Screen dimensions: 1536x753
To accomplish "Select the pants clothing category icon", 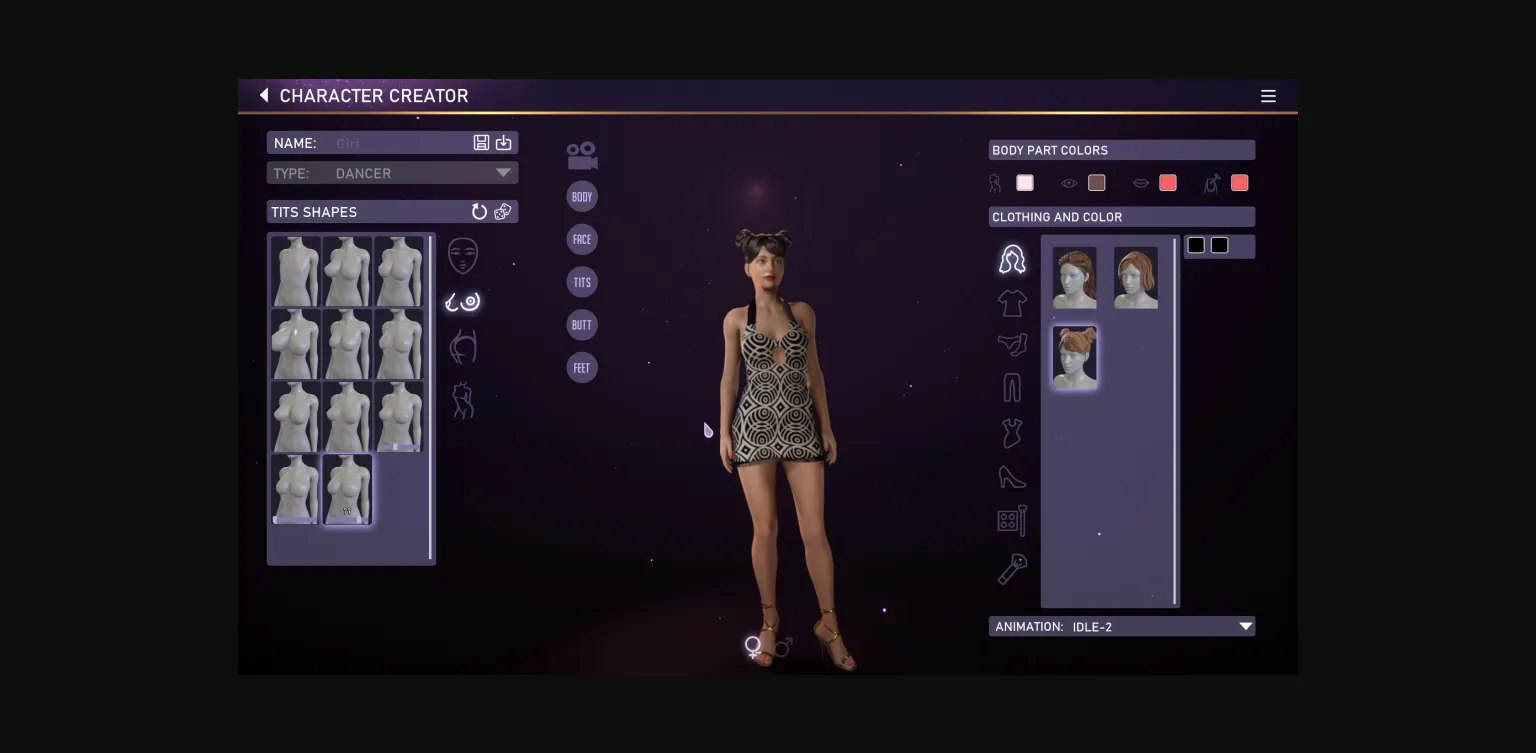I will pos(1012,387).
